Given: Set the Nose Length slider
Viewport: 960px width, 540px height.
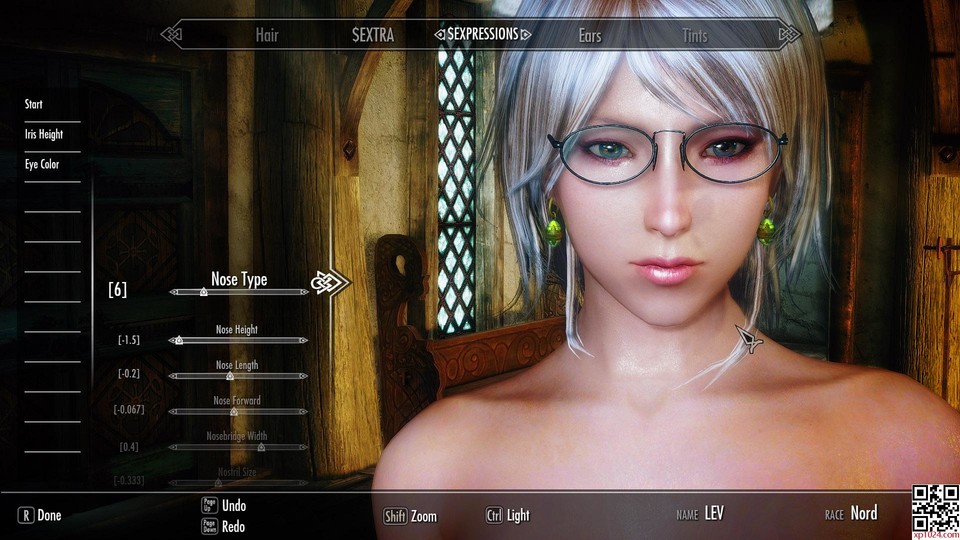Looking at the screenshot, I should 239,376.
